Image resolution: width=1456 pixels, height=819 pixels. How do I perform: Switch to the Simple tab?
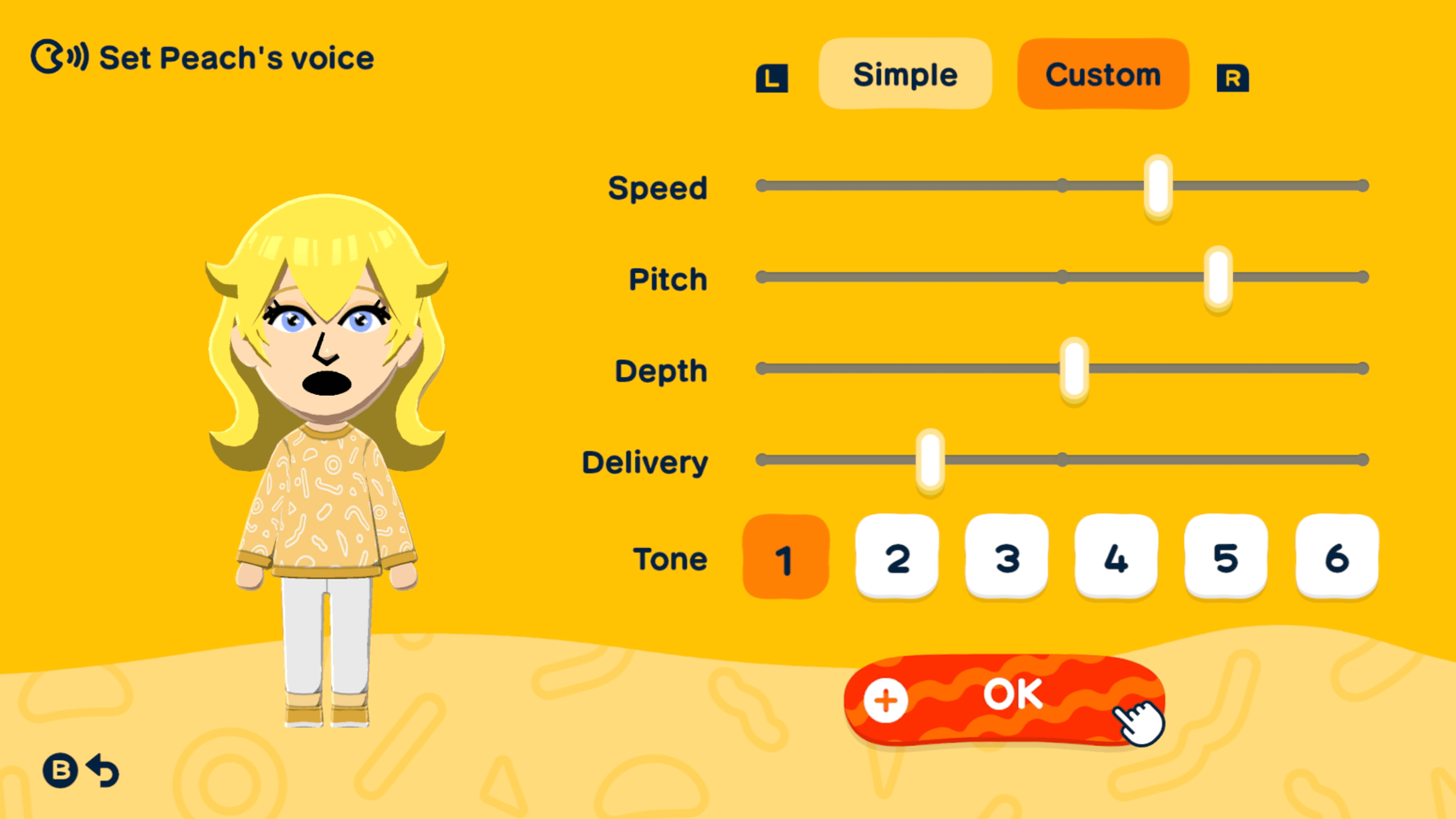coord(905,73)
